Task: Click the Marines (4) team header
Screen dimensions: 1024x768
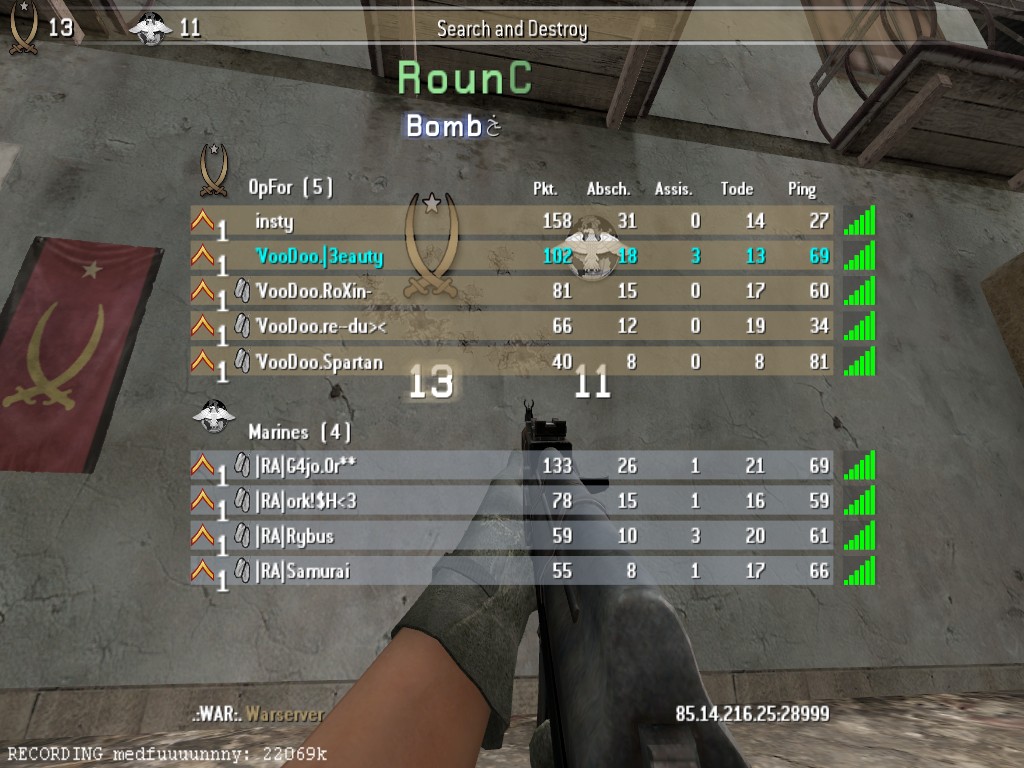Action: 299,432
